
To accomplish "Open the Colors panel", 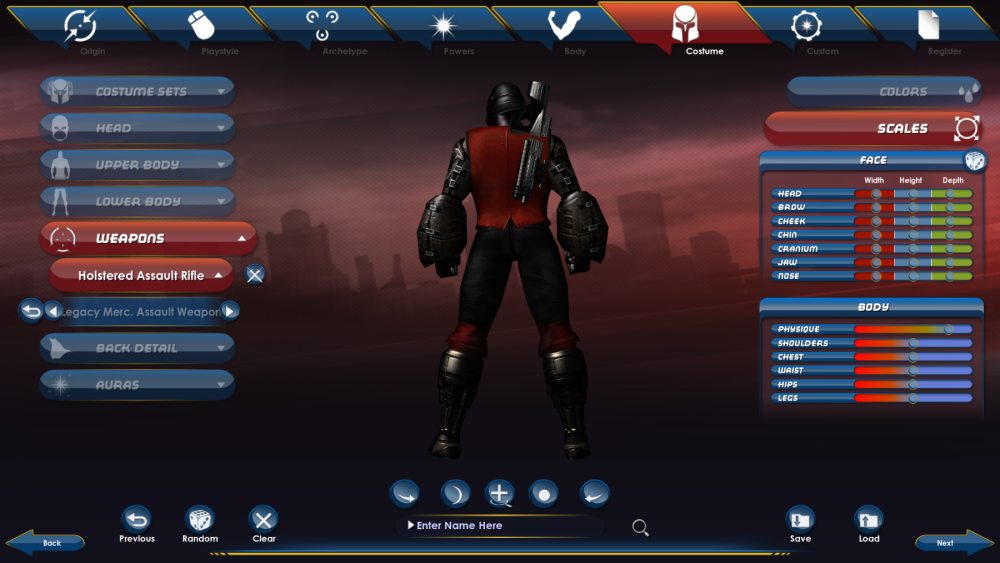I will (x=882, y=92).
